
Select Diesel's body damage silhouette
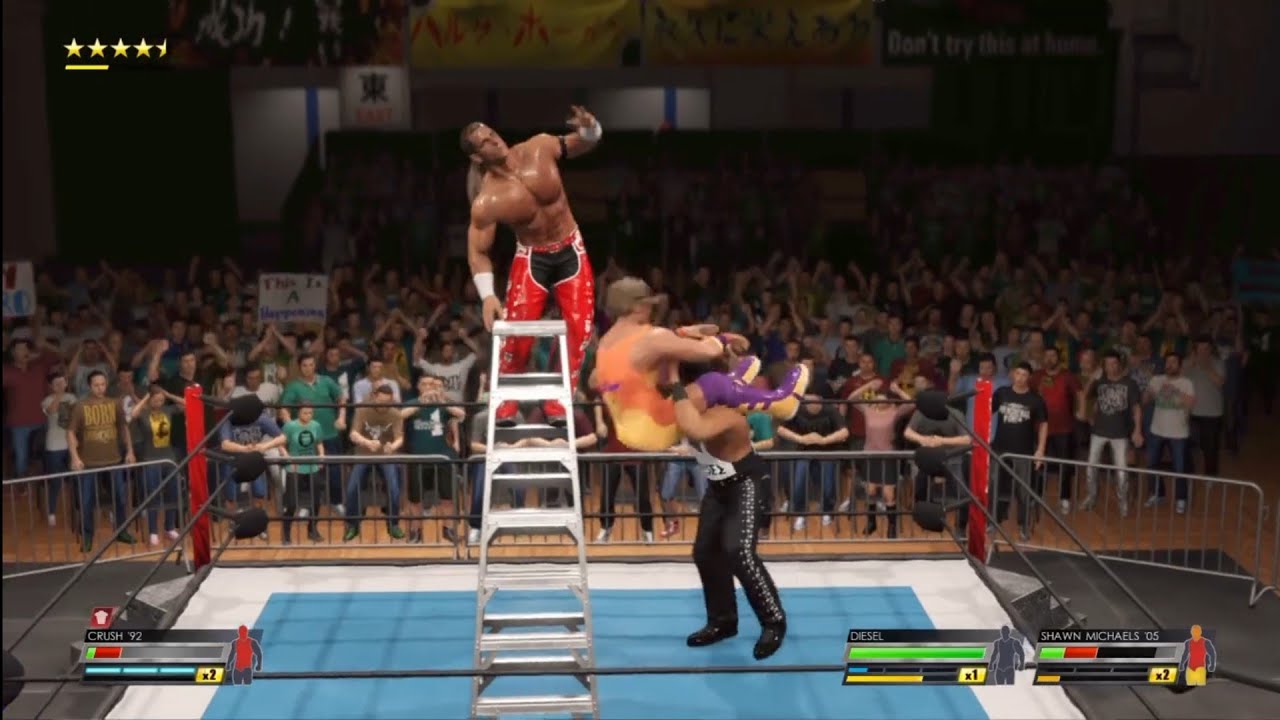tap(1004, 656)
